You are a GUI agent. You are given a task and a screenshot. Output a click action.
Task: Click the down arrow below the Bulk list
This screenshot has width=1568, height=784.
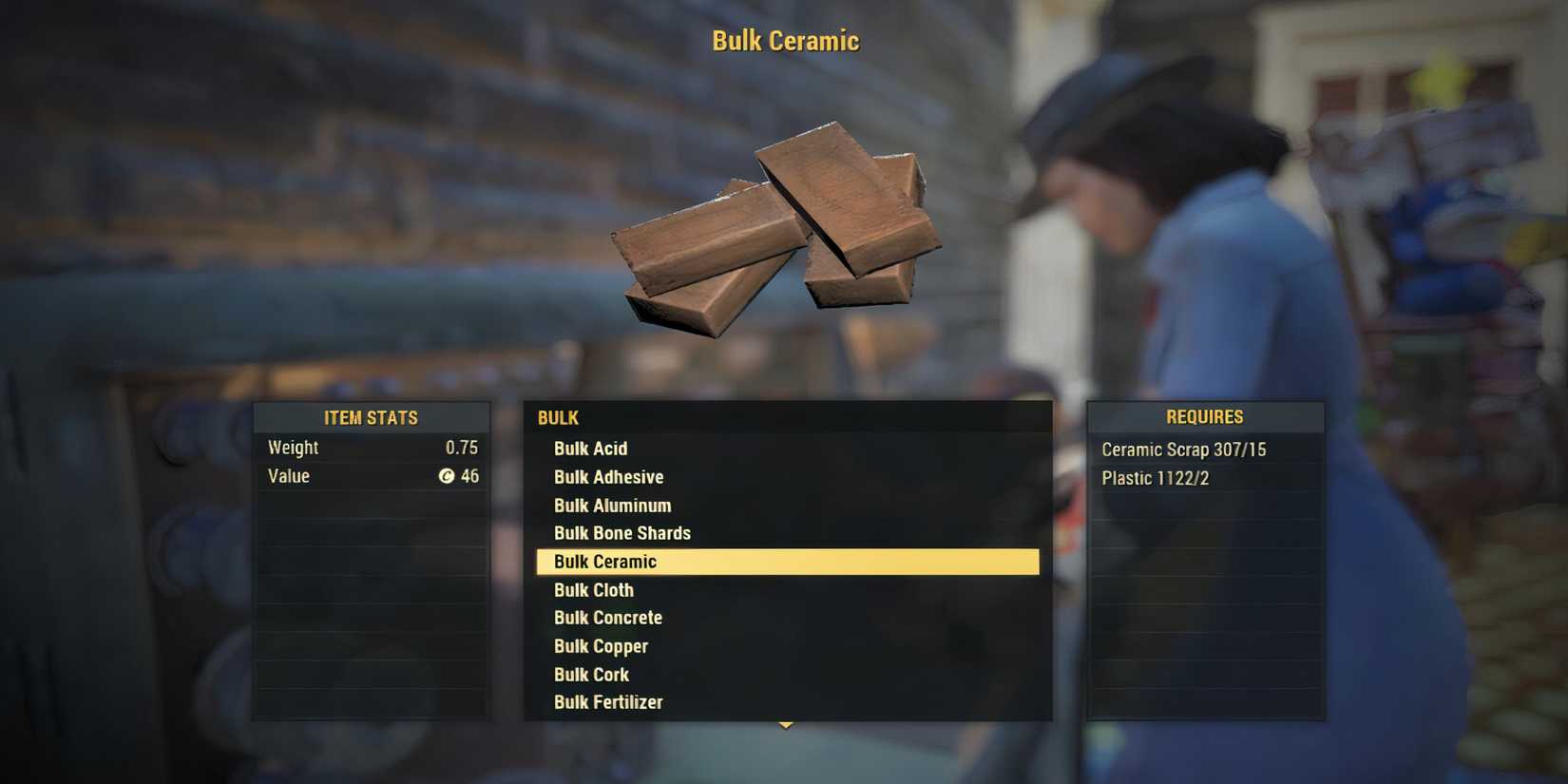click(x=785, y=726)
